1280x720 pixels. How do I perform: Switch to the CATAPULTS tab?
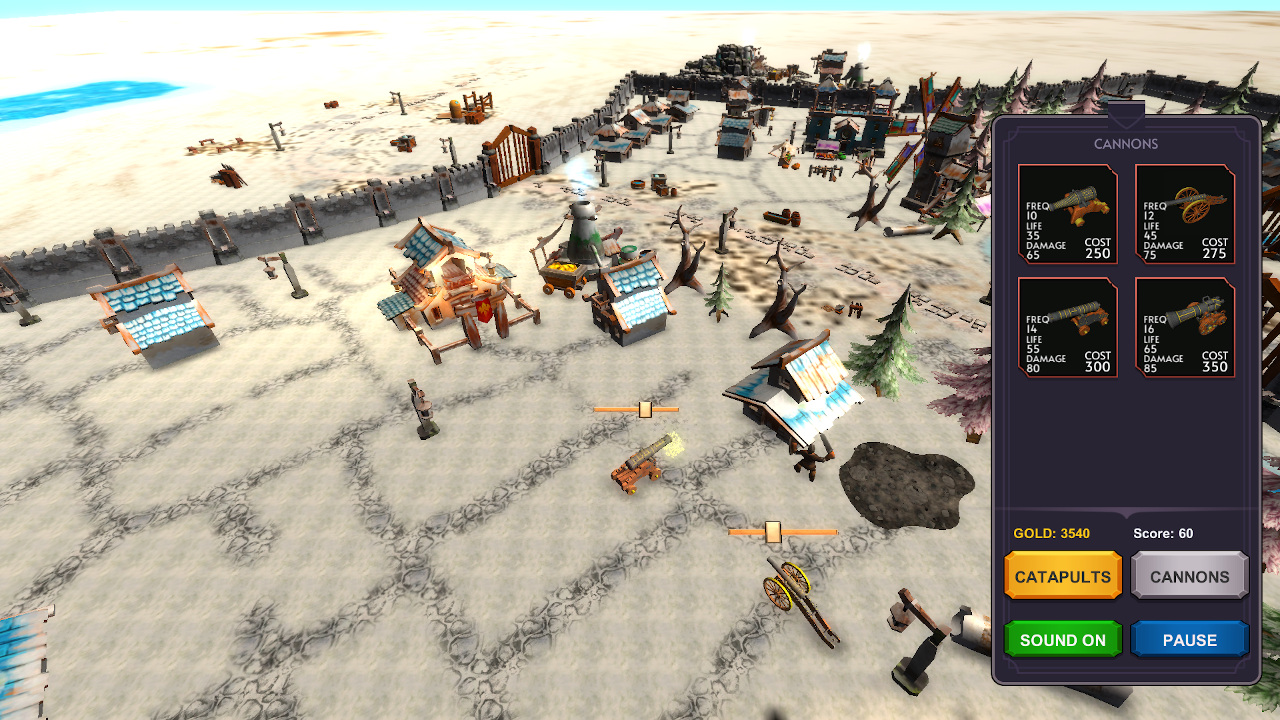(x=1062, y=576)
